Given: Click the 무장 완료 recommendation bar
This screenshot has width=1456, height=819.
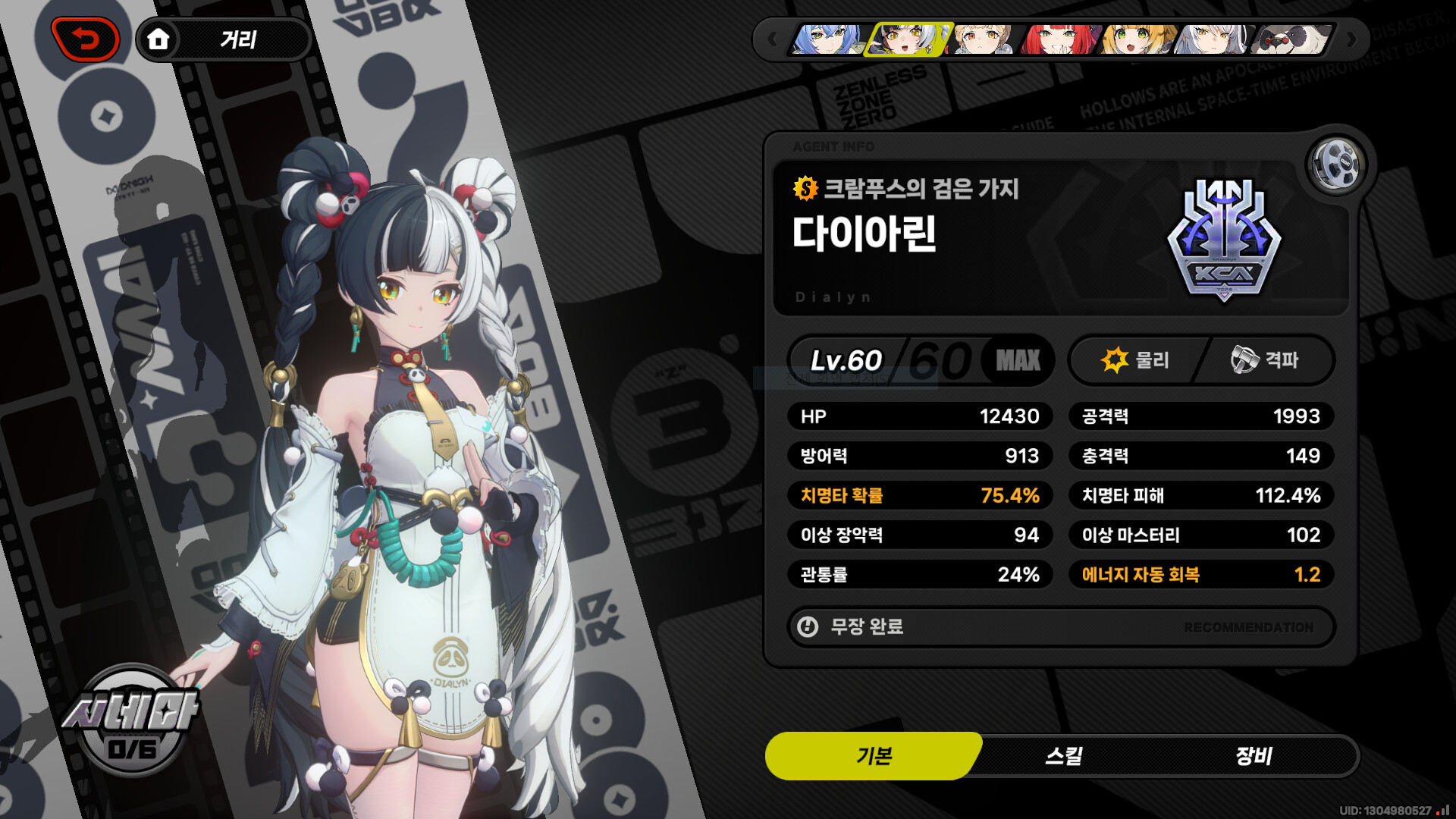Looking at the screenshot, I should click(1060, 627).
